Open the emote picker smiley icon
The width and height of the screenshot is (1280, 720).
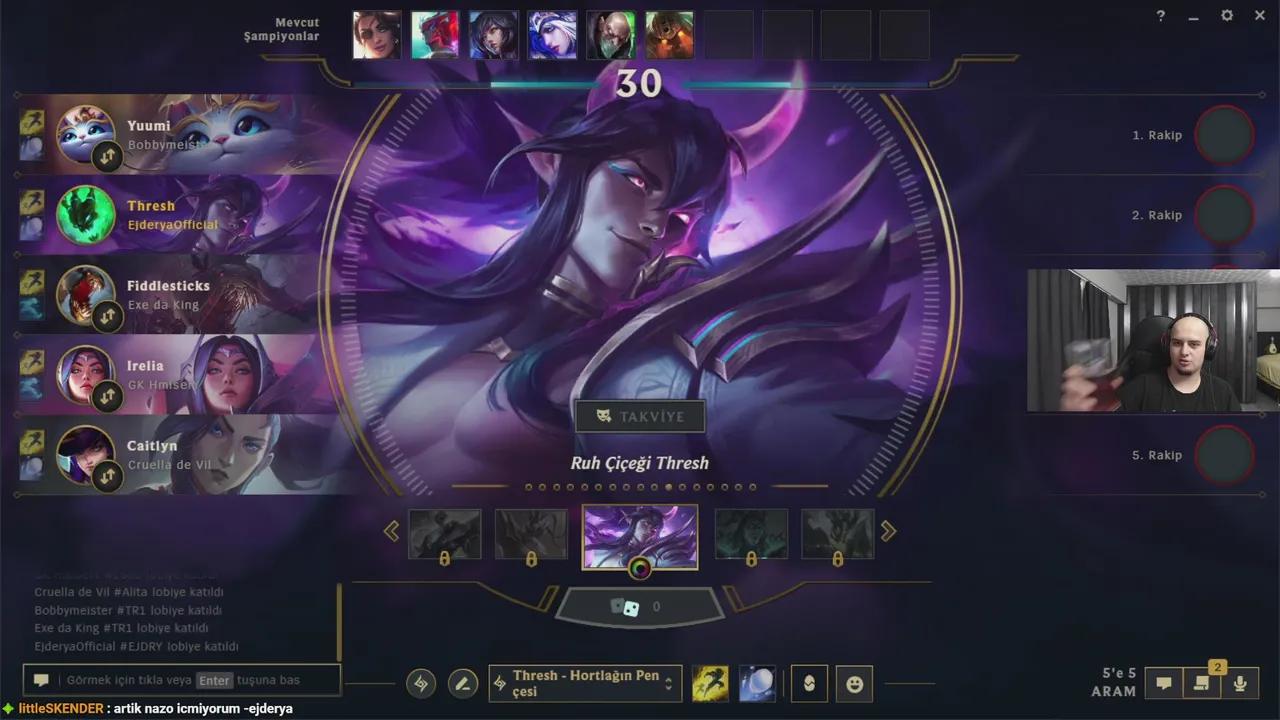tap(854, 683)
